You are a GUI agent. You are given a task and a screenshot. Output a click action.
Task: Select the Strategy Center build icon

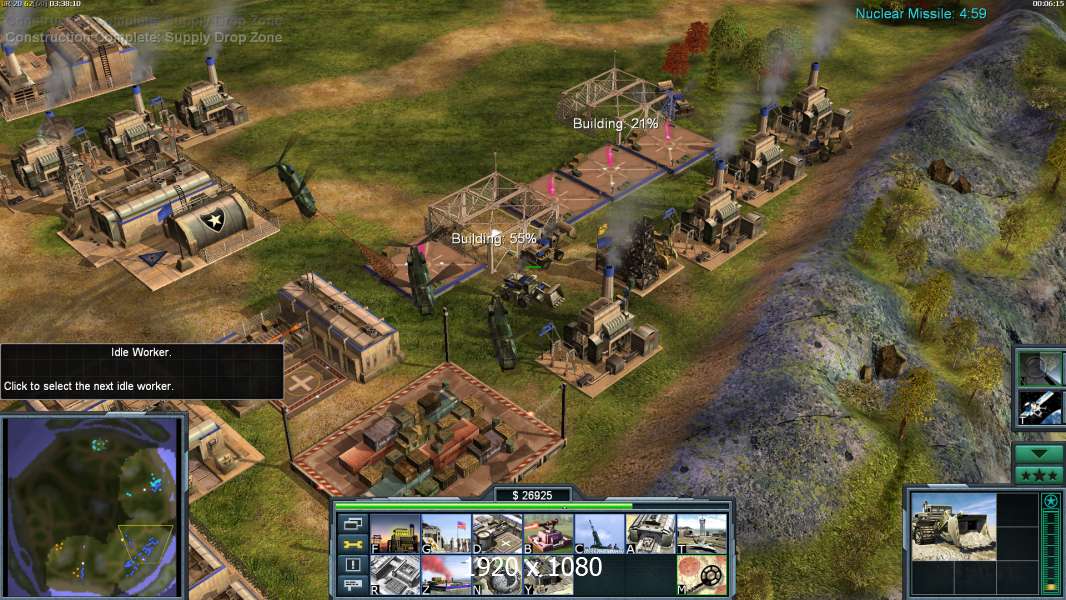pyautogui.click(x=394, y=575)
